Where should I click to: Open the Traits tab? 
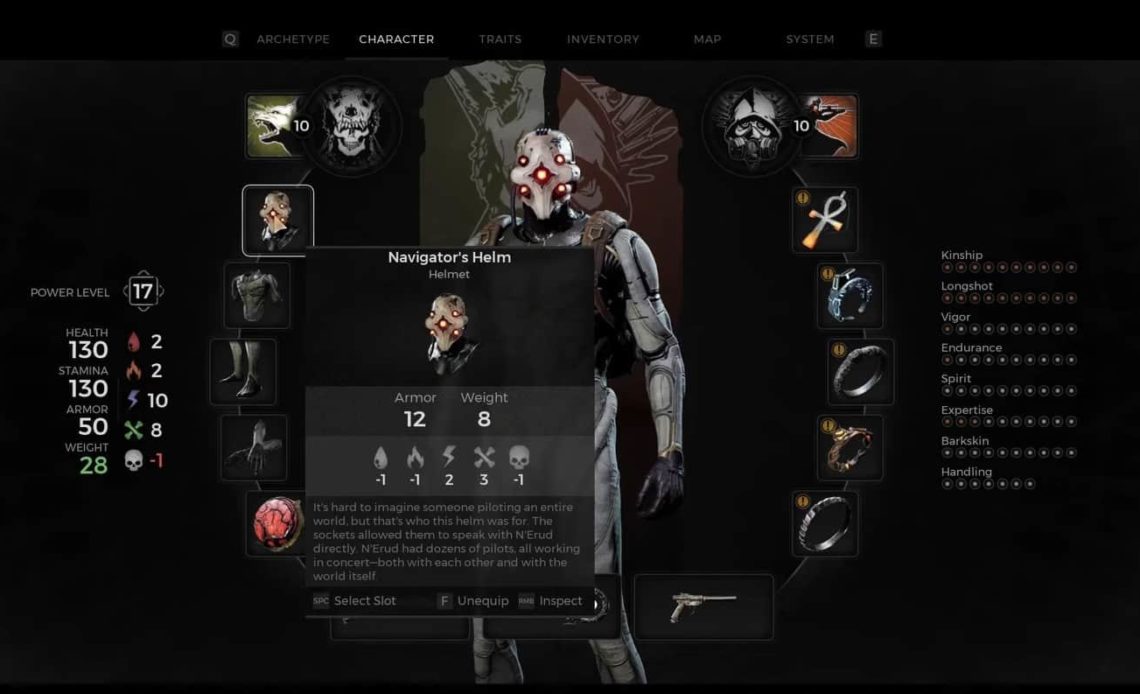point(500,39)
